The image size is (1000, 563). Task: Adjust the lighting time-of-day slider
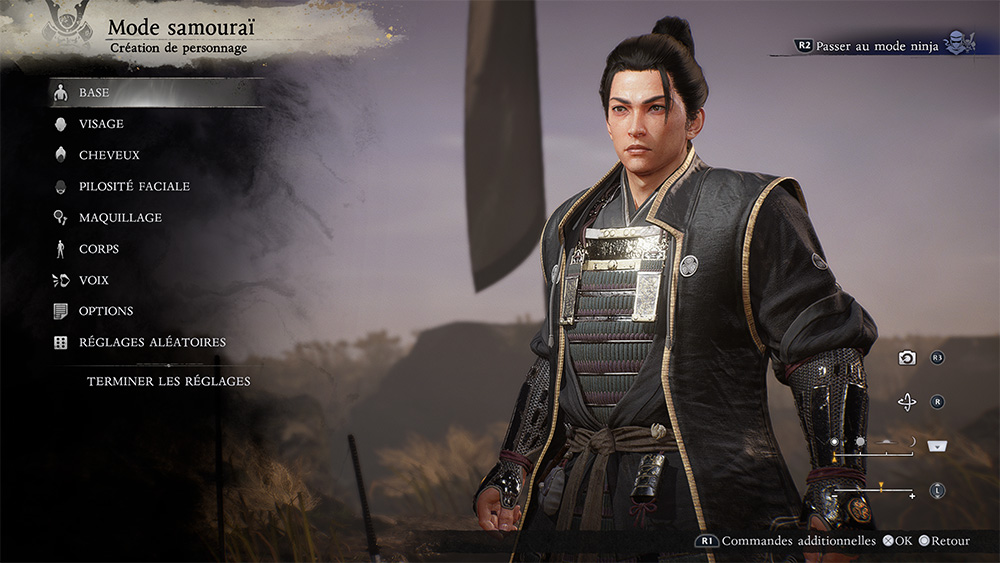[873, 453]
